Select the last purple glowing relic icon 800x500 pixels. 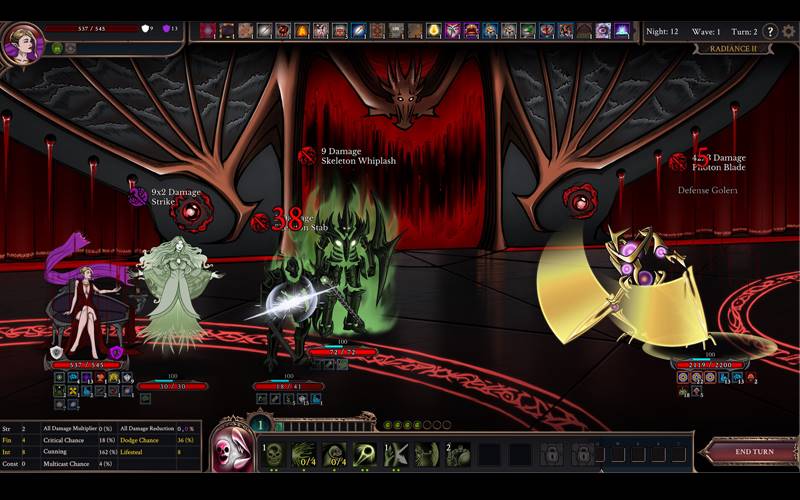click(622, 31)
